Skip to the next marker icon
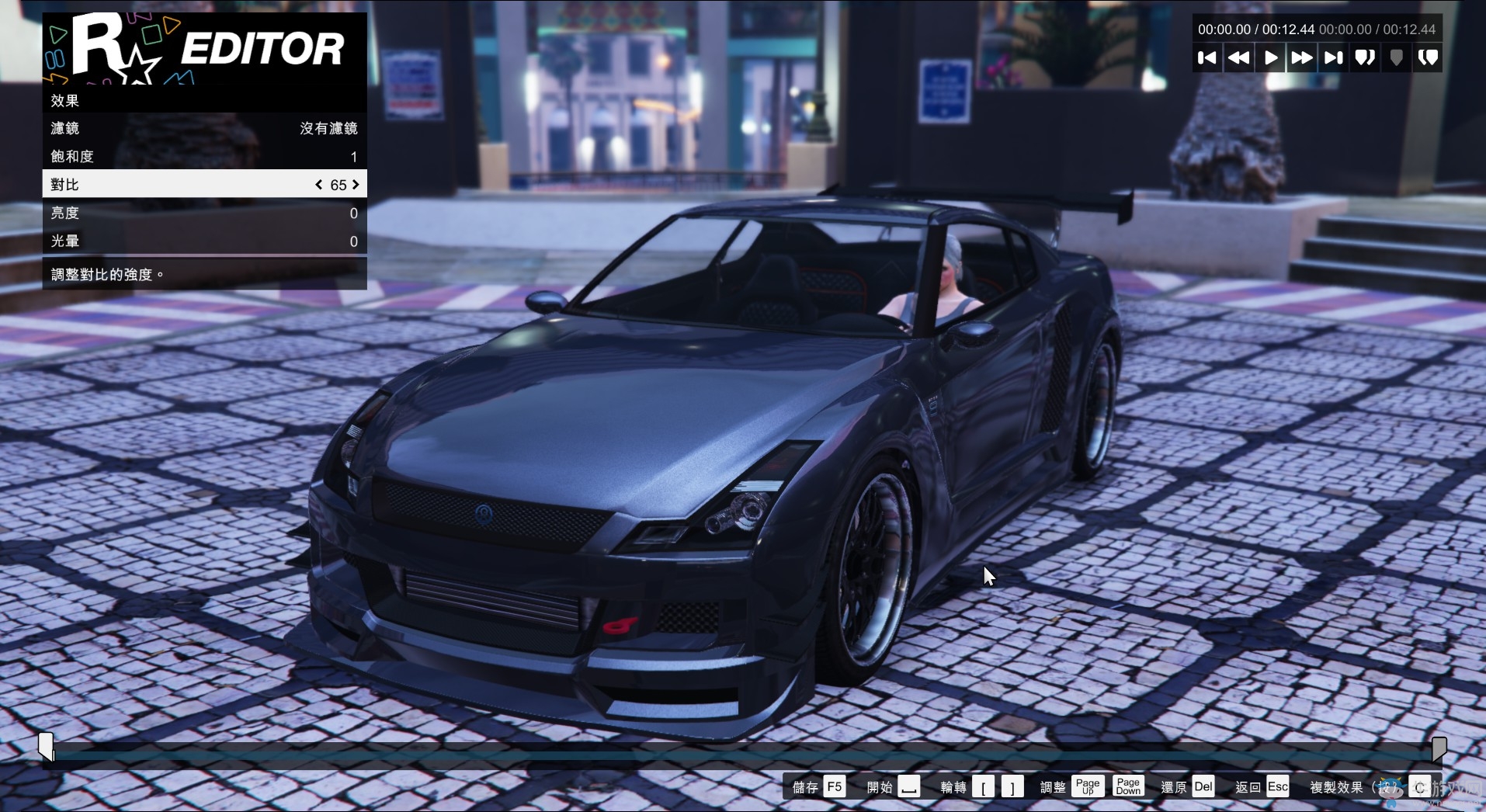This screenshot has width=1486, height=812. [1334, 57]
